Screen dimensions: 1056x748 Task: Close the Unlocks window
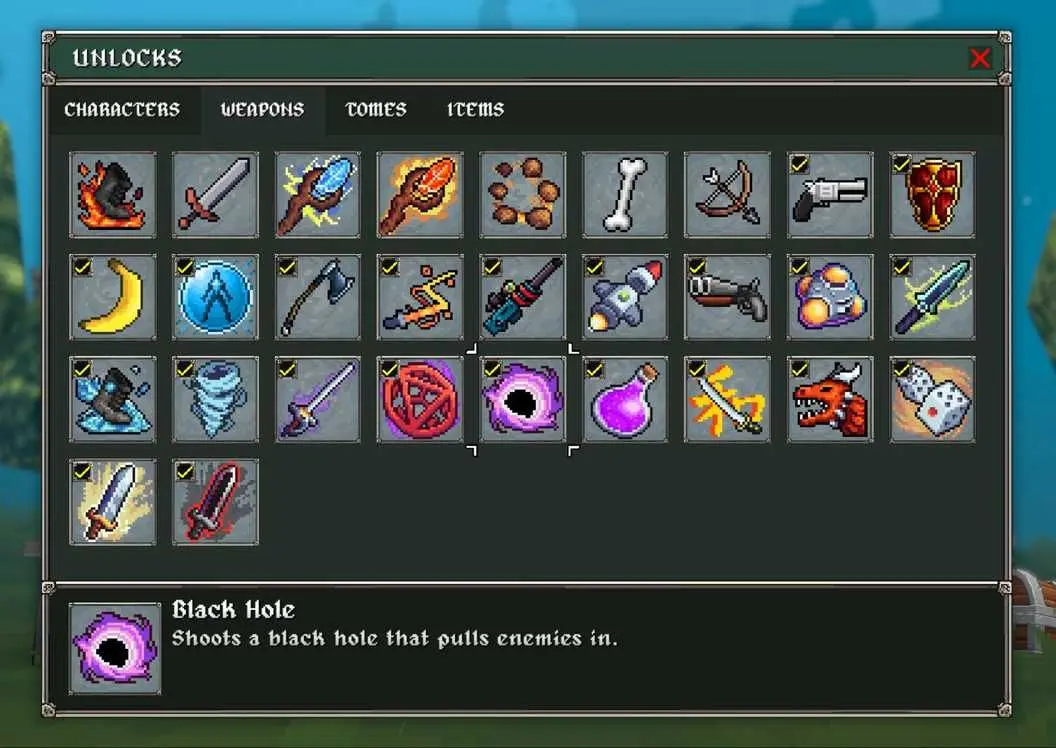[980, 59]
